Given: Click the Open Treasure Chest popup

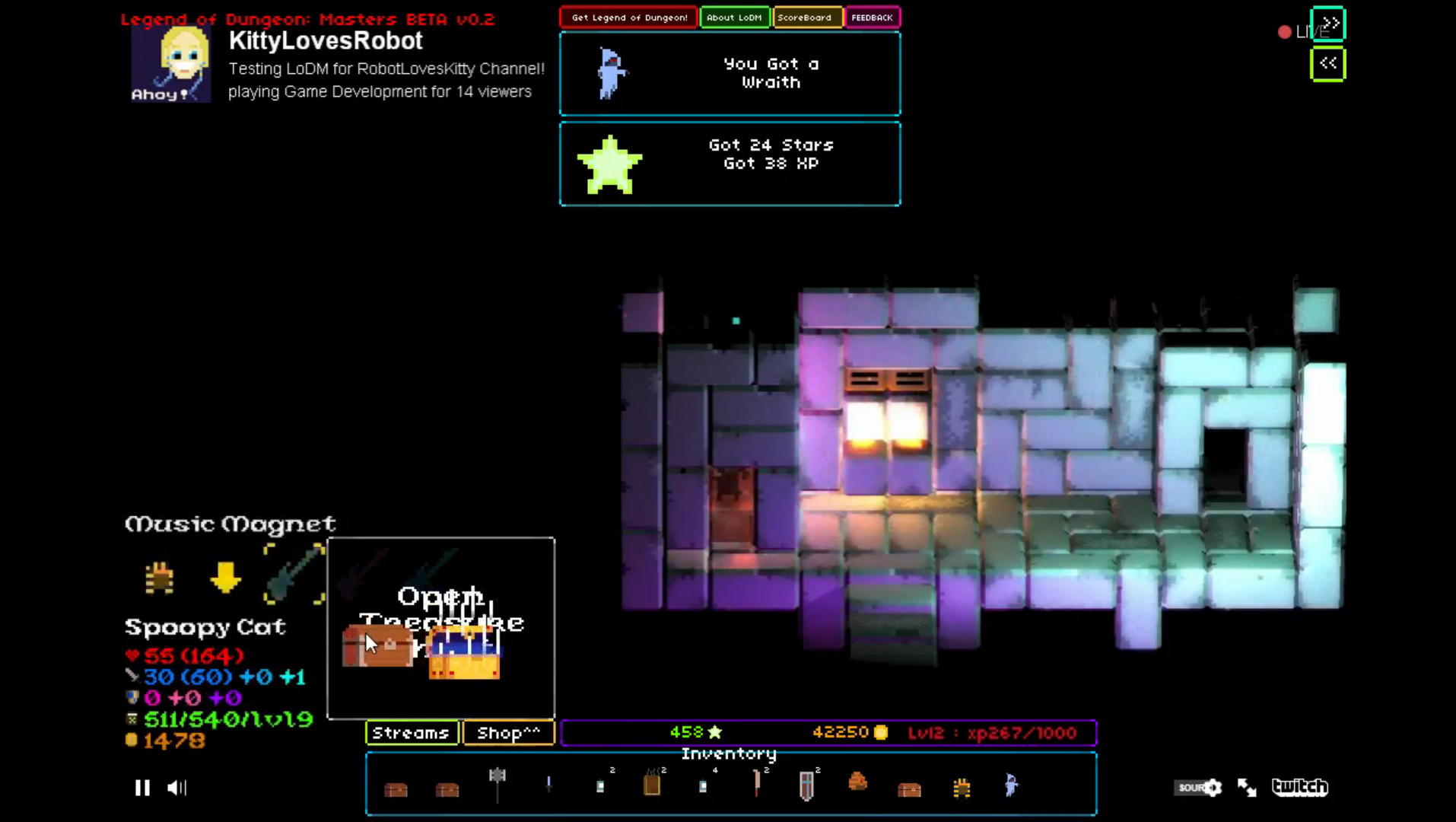Looking at the screenshot, I should coord(441,628).
